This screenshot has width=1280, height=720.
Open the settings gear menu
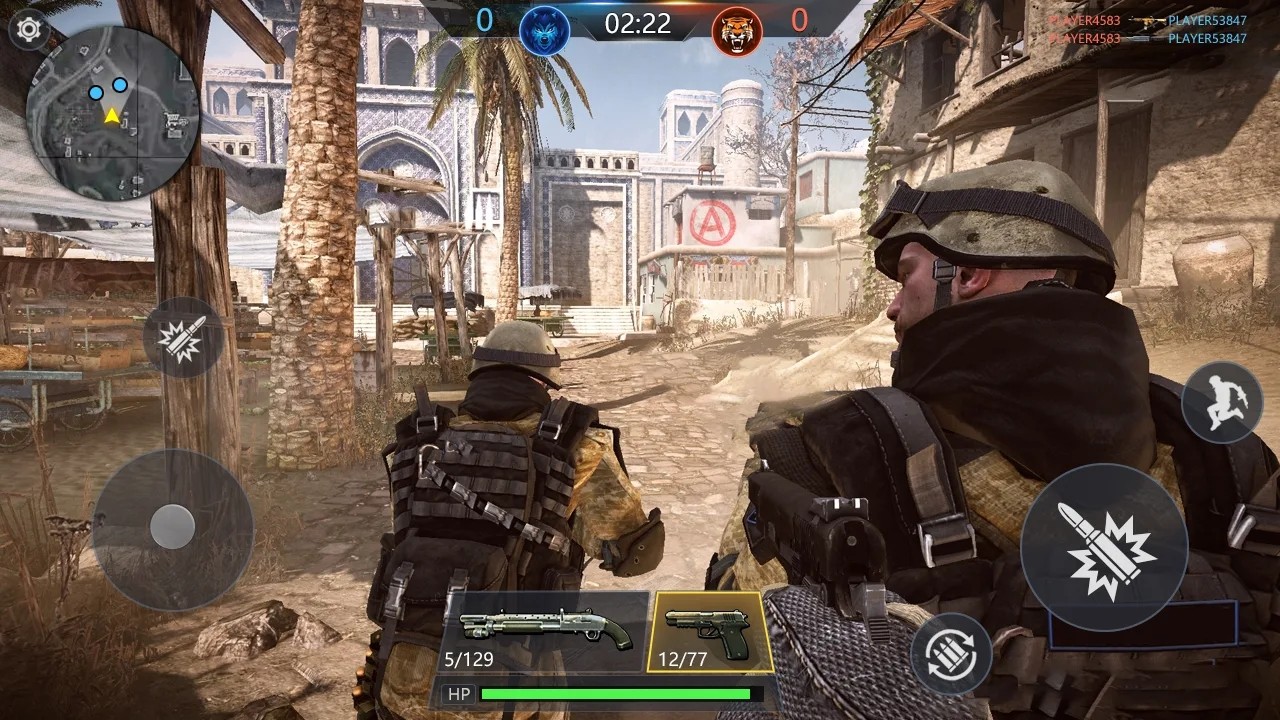click(x=29, y=29)
